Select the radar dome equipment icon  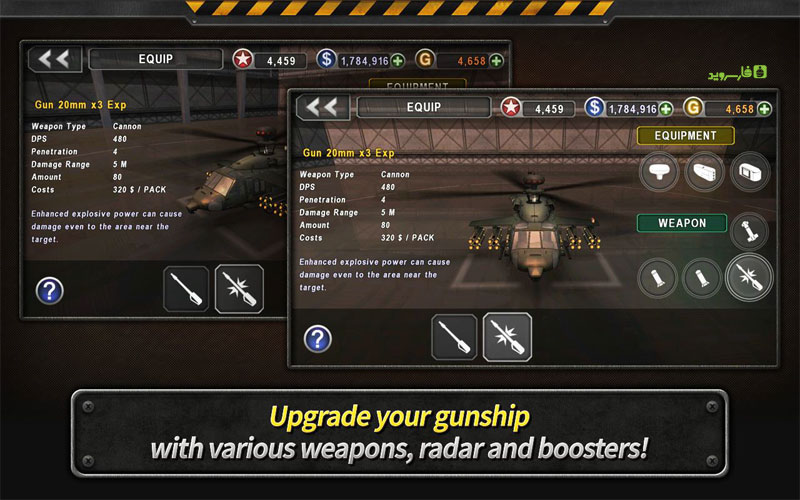[x=660, y=172]
